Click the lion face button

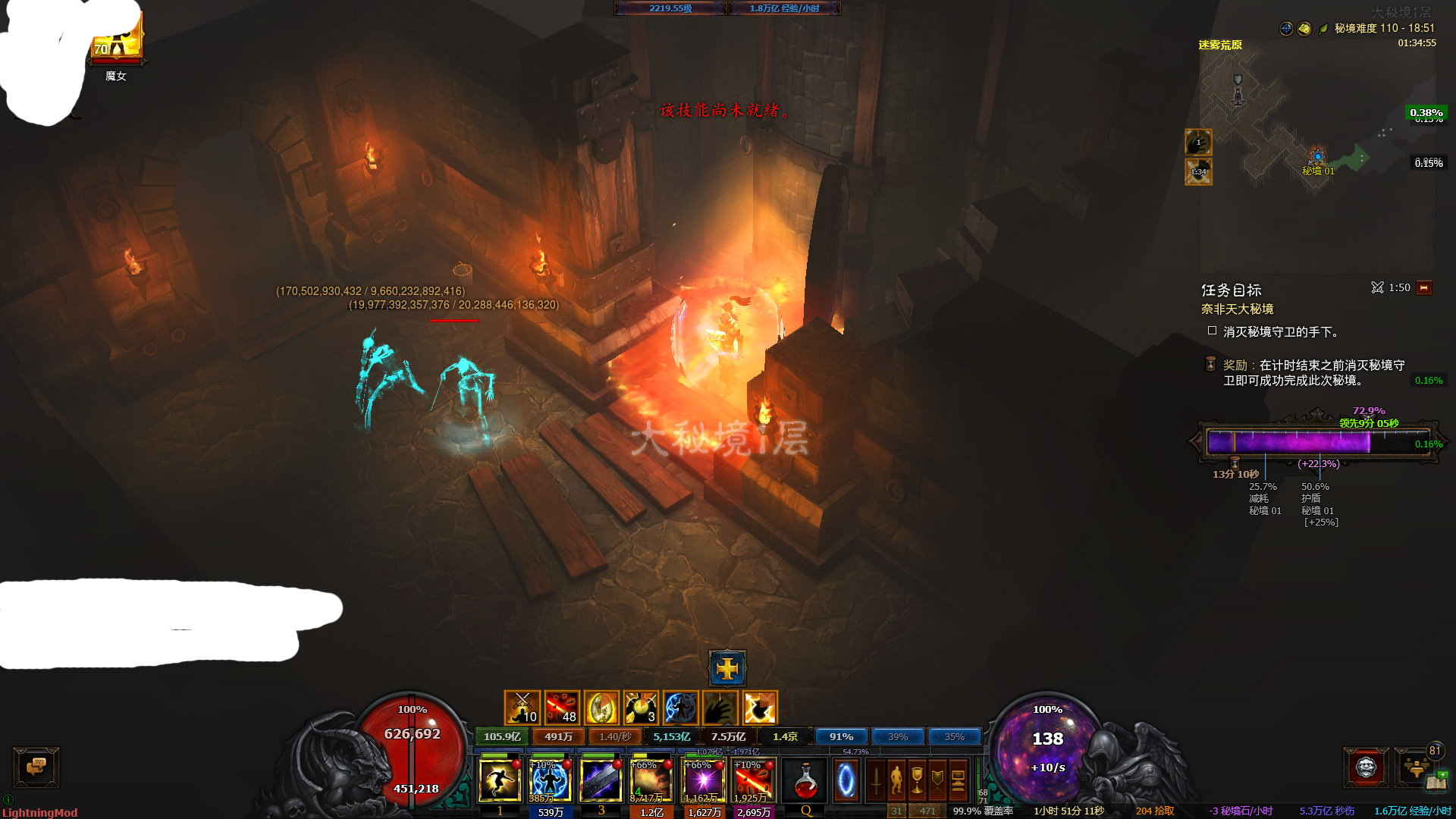point(1366,767)
